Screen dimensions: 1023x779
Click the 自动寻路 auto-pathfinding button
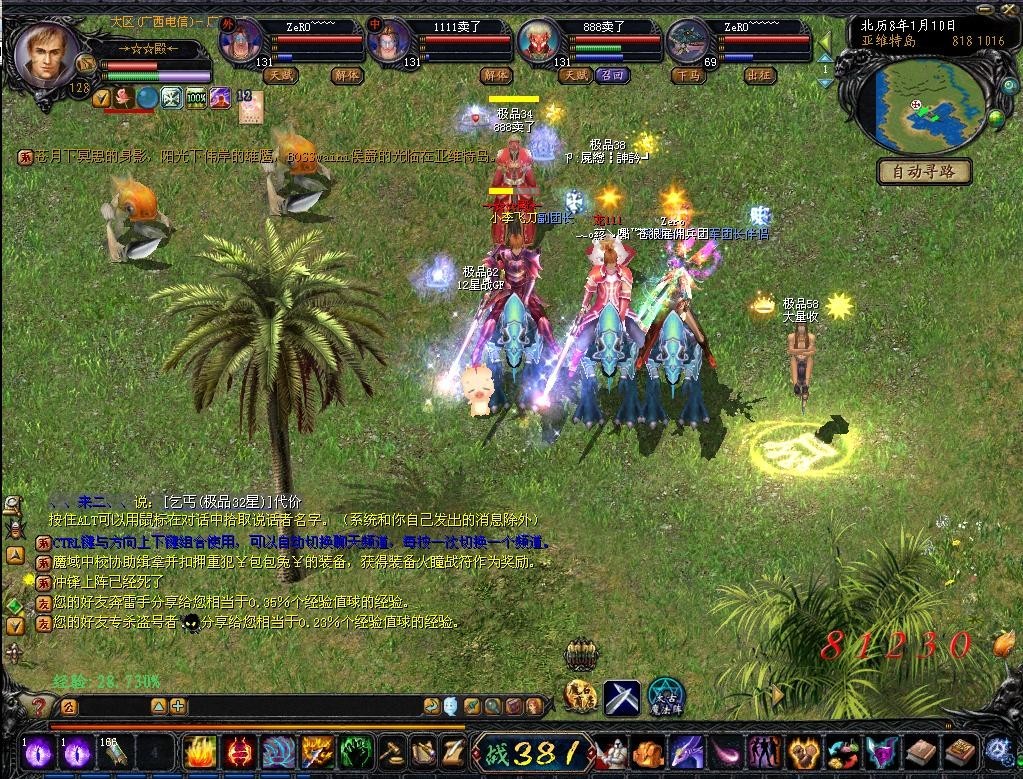click(x=924, y=172)
